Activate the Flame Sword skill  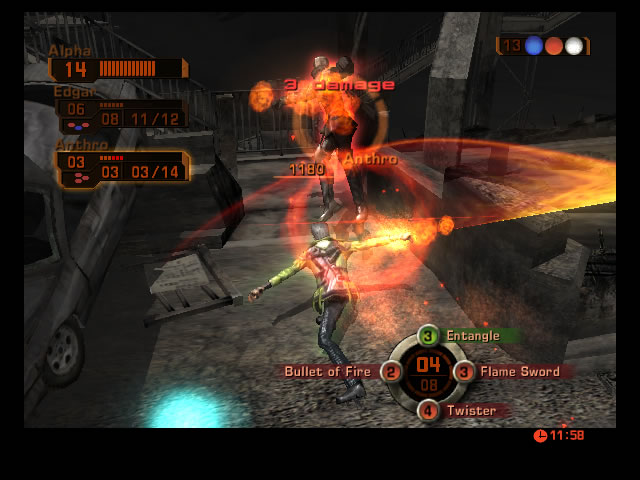pyautogui.click(x=516, y=372)
